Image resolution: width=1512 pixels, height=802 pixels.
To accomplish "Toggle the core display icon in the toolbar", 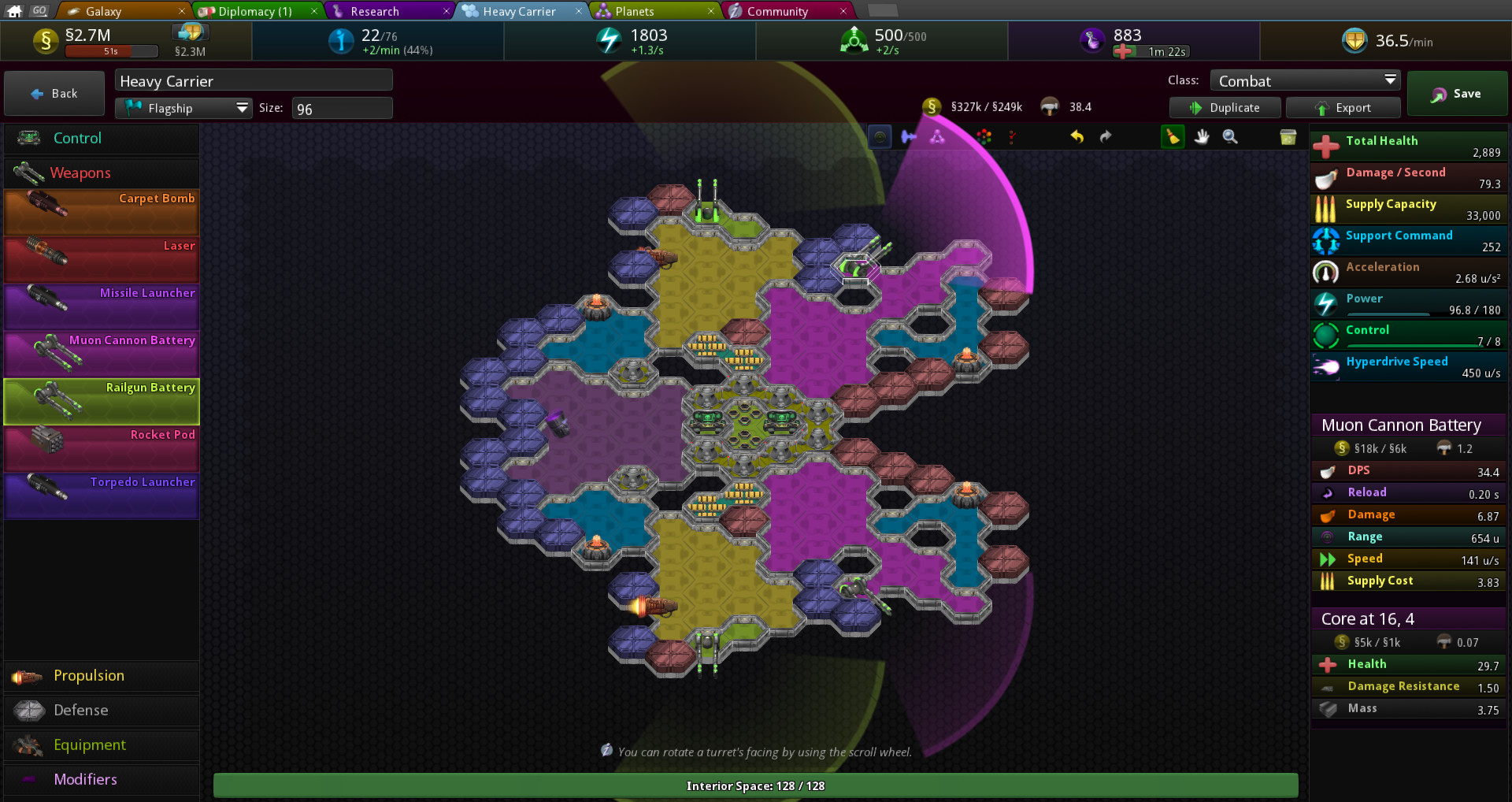I will pos(880,136).
